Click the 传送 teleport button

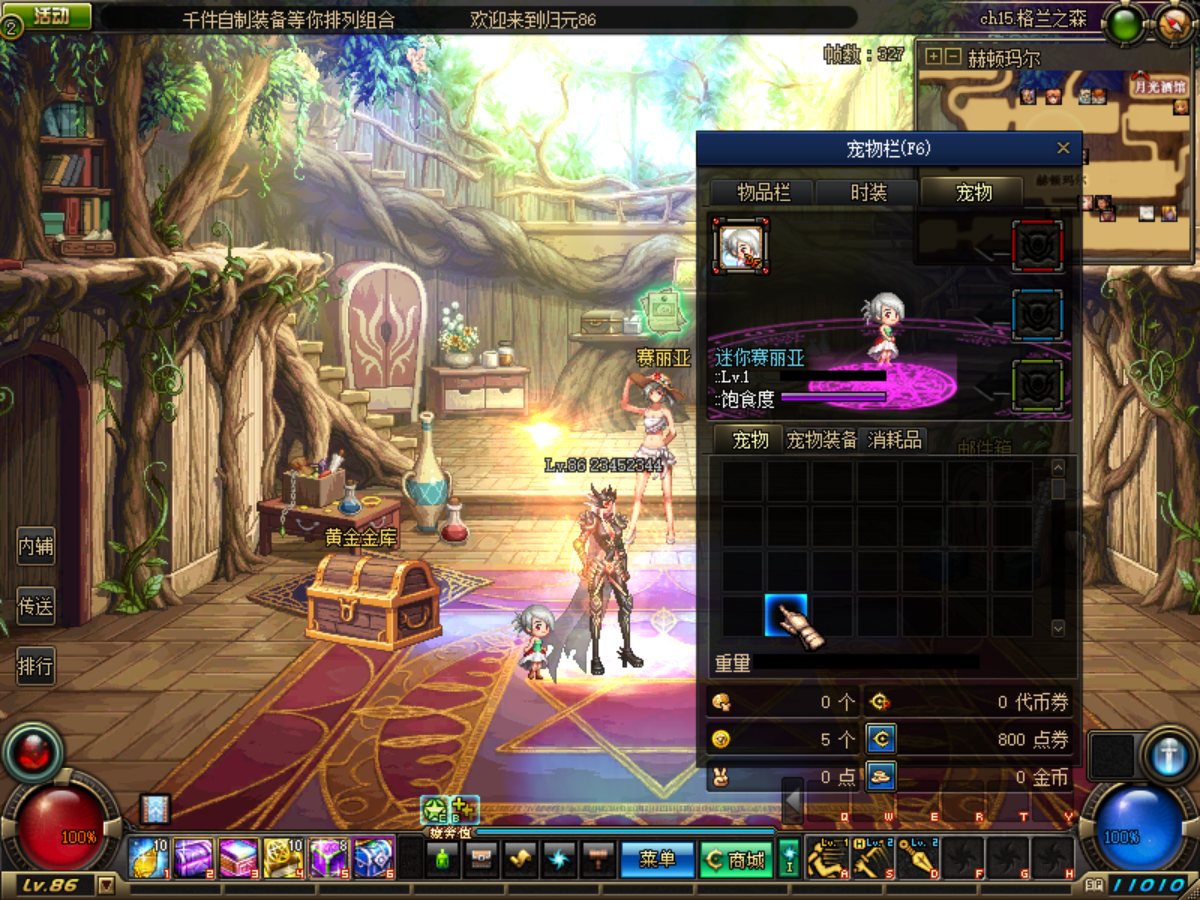click(36, 606)
